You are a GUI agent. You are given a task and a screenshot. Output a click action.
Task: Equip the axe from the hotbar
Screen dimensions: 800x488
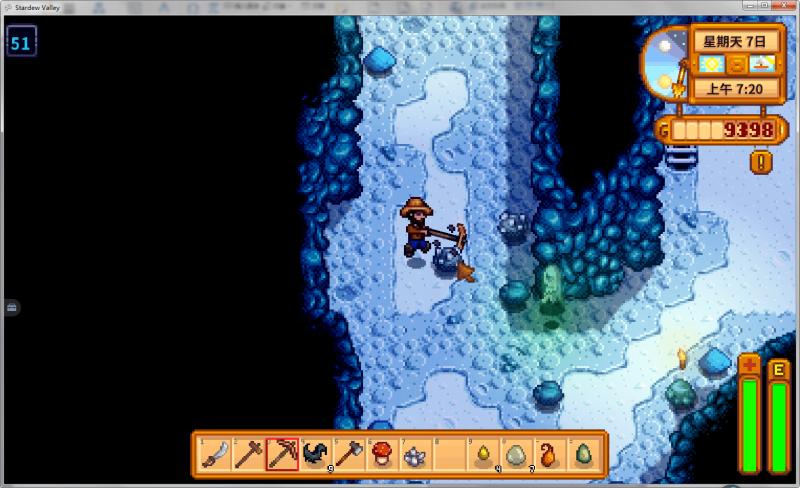point(350,455)
